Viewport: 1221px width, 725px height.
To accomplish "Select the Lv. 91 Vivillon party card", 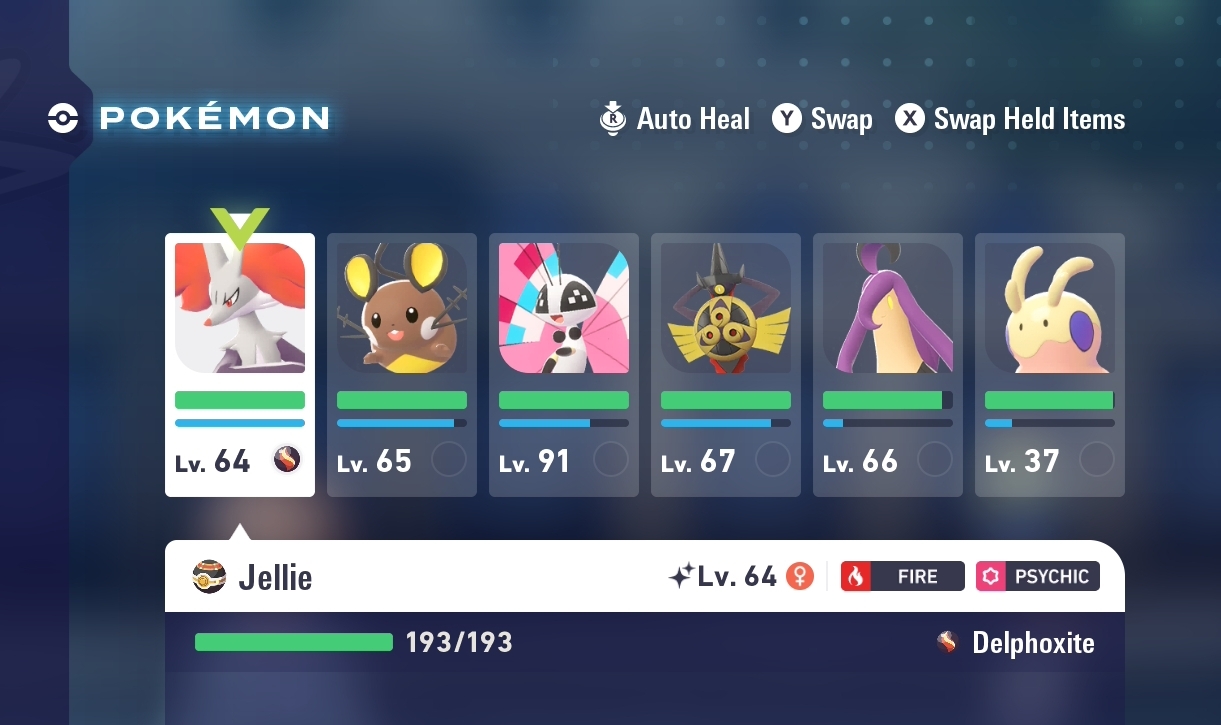I will (x=563, y=364).
